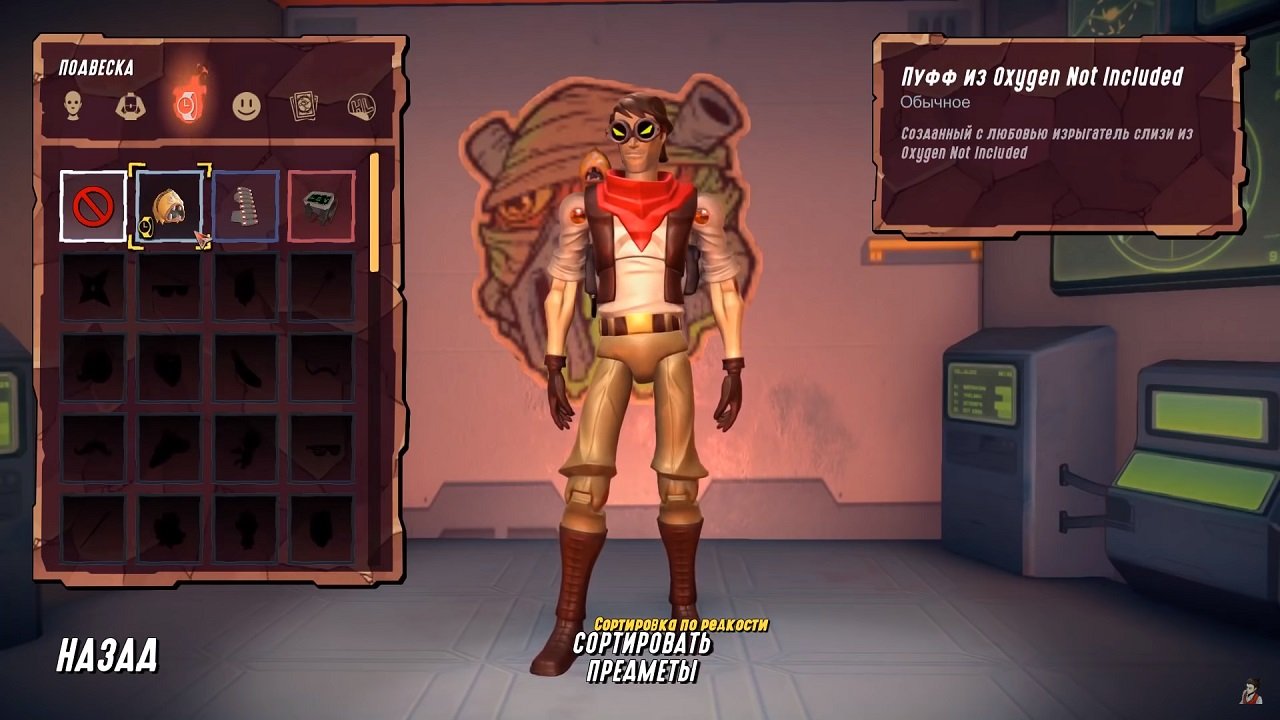
Task: Open the head customization tab
Action: [x=73, y=105]
